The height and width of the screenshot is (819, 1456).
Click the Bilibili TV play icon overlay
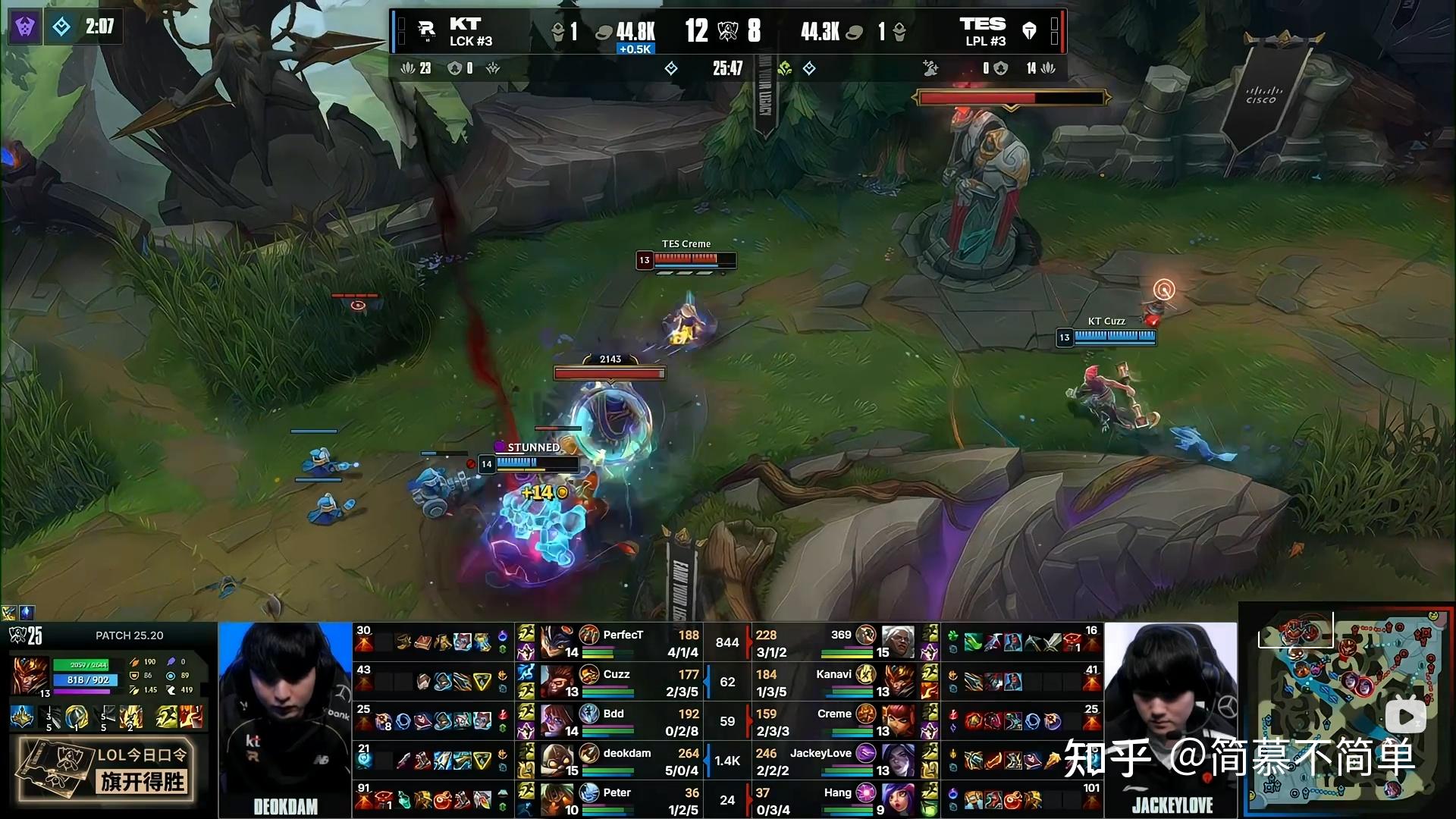pos(1405,716)
